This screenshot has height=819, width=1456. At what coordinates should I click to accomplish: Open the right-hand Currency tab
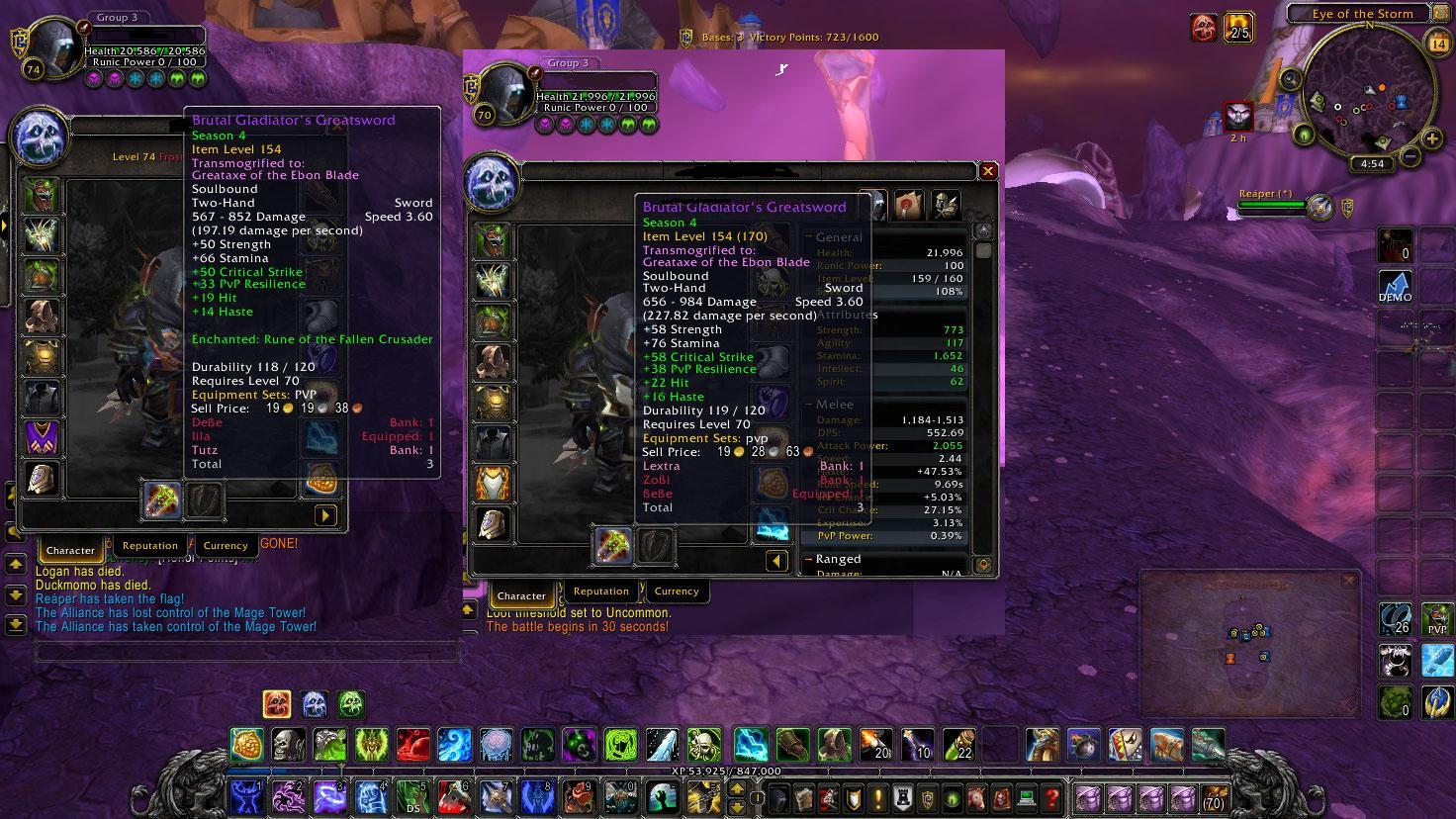click(676, 591)
